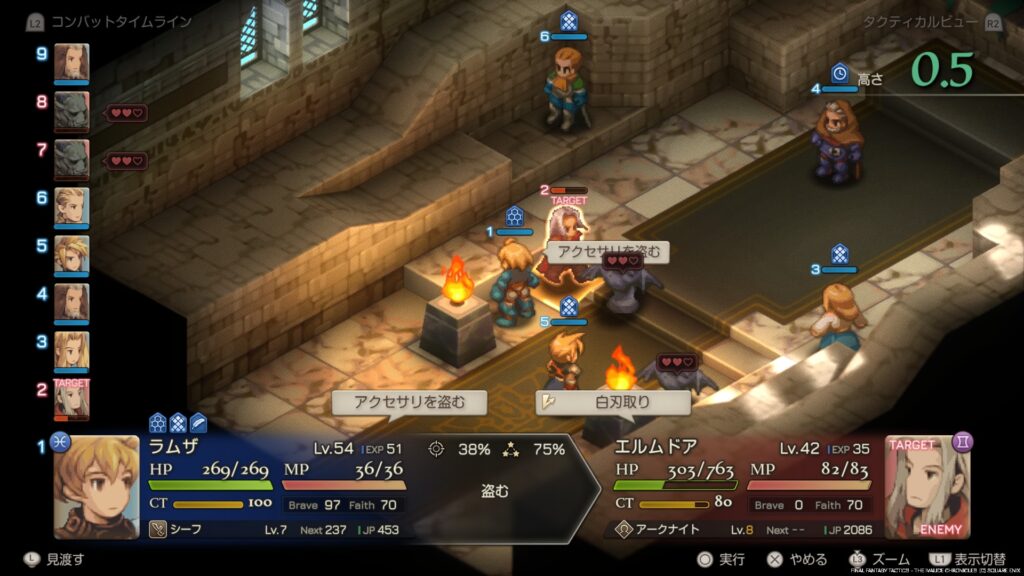Open エルムドア's ENEMY target portrait
Image resolution: width=1024 pixels, height=576 pixels.
click(926, 487)
